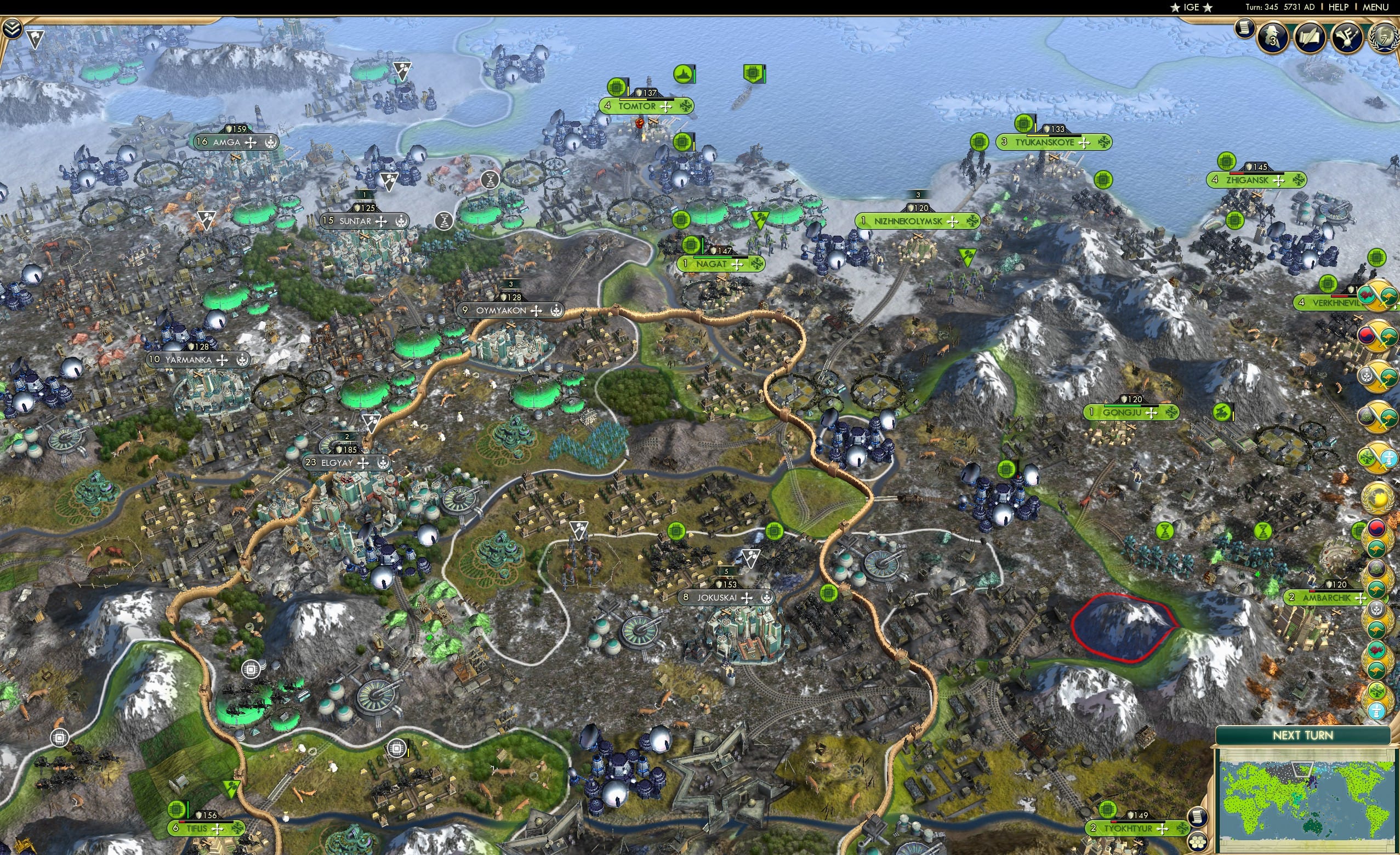Image resolution: width=1400 pixels, height=855 pixels.
Task: Click HELP in the top bar
Action: pyautogui.click(x=1339, y=7)
